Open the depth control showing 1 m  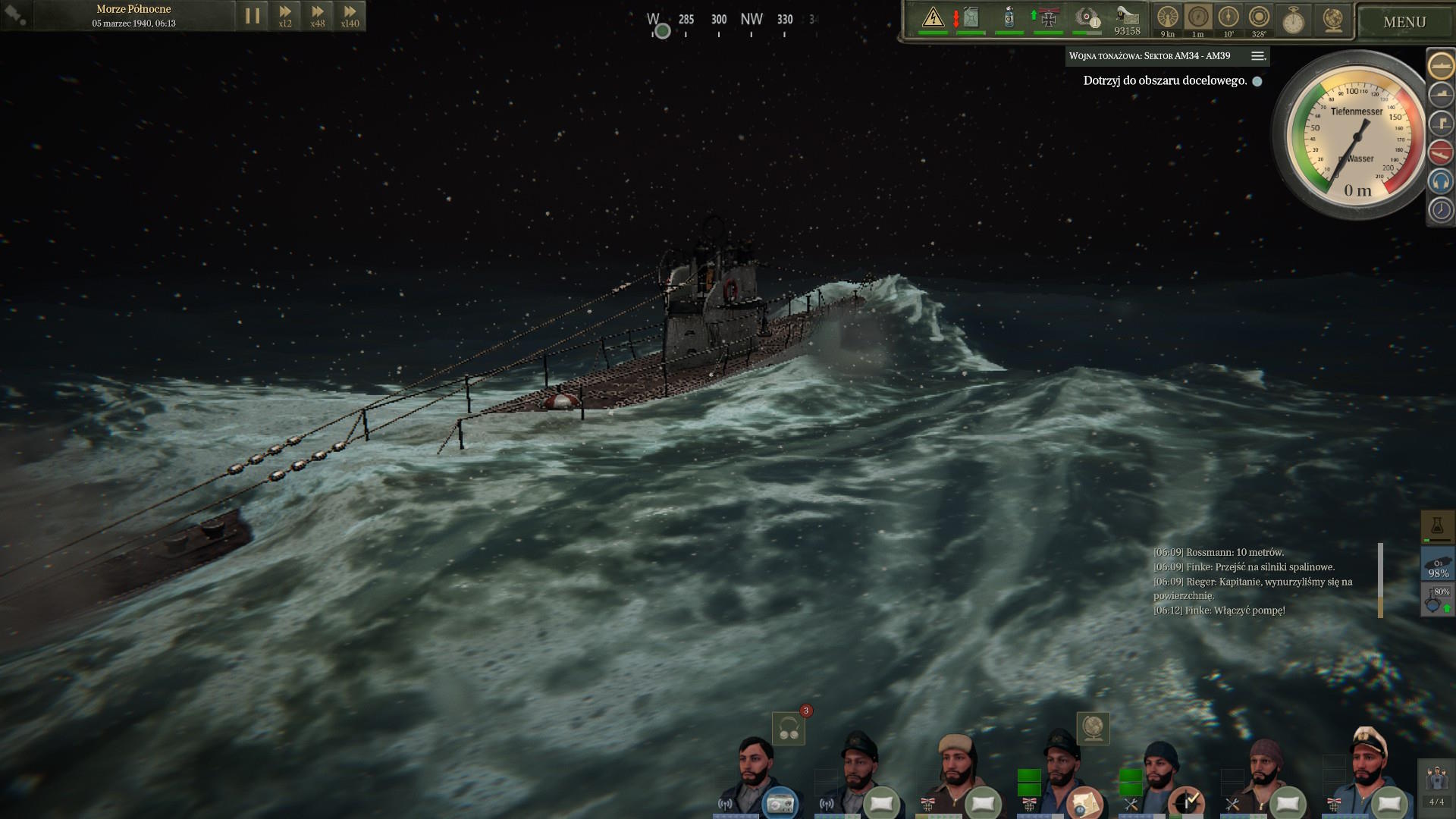pos(1198,18)
